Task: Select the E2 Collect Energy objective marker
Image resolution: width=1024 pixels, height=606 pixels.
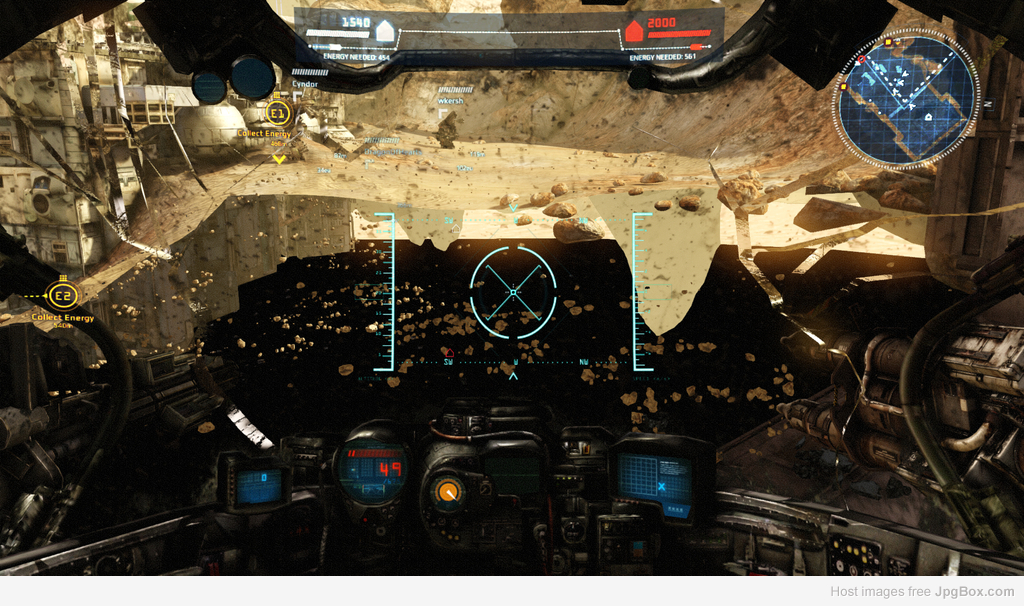Action: coord(63,295)
